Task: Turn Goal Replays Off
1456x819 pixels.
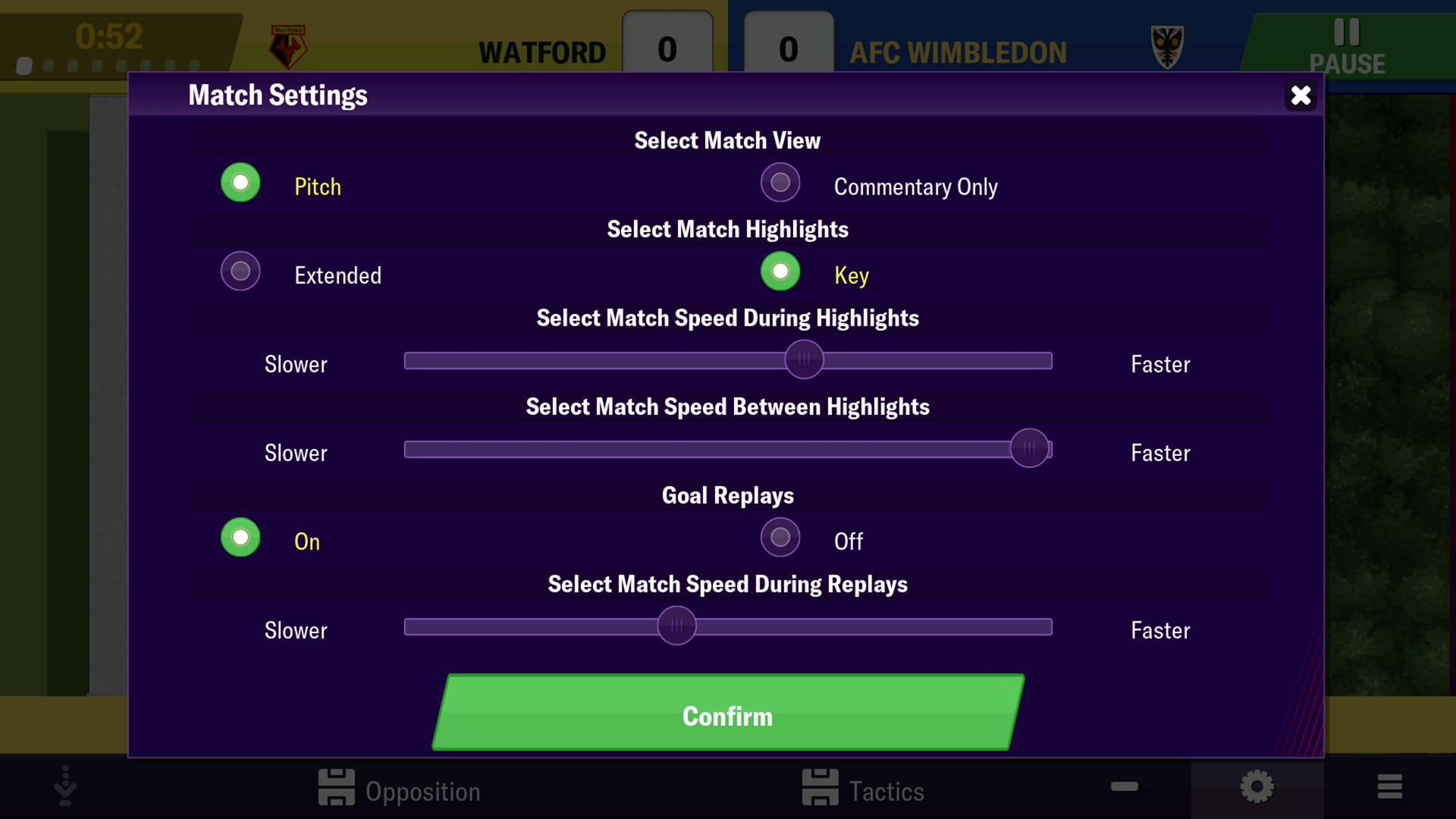Action: click(x=780, y=538)
